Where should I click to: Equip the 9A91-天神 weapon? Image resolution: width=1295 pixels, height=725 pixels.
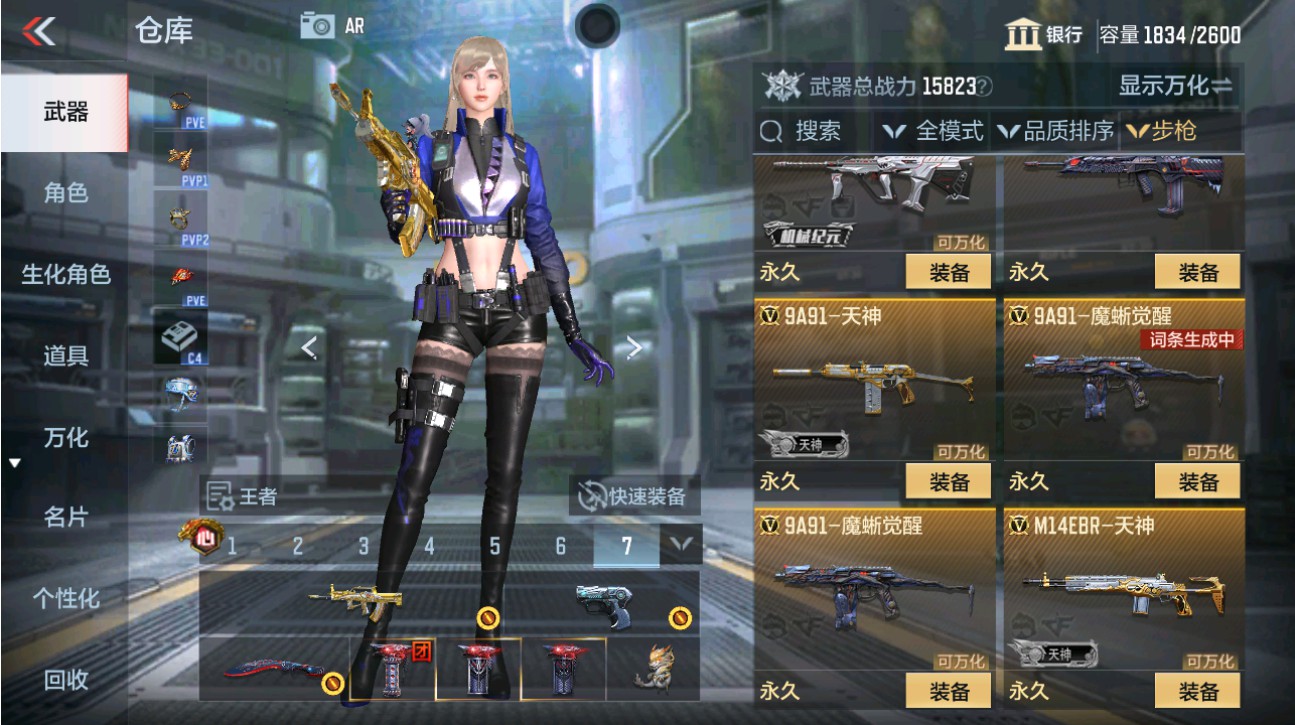946,481
